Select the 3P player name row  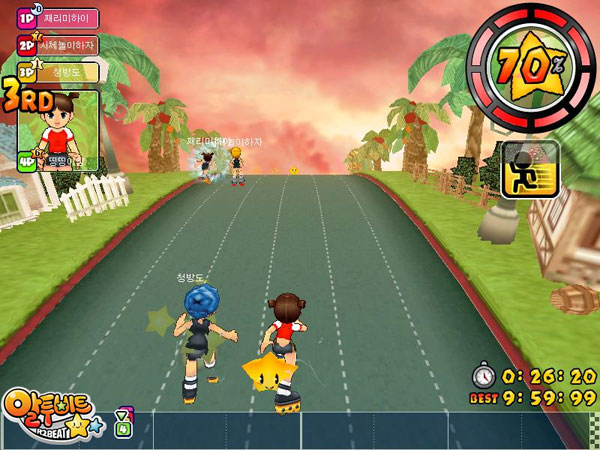[60, 71]
